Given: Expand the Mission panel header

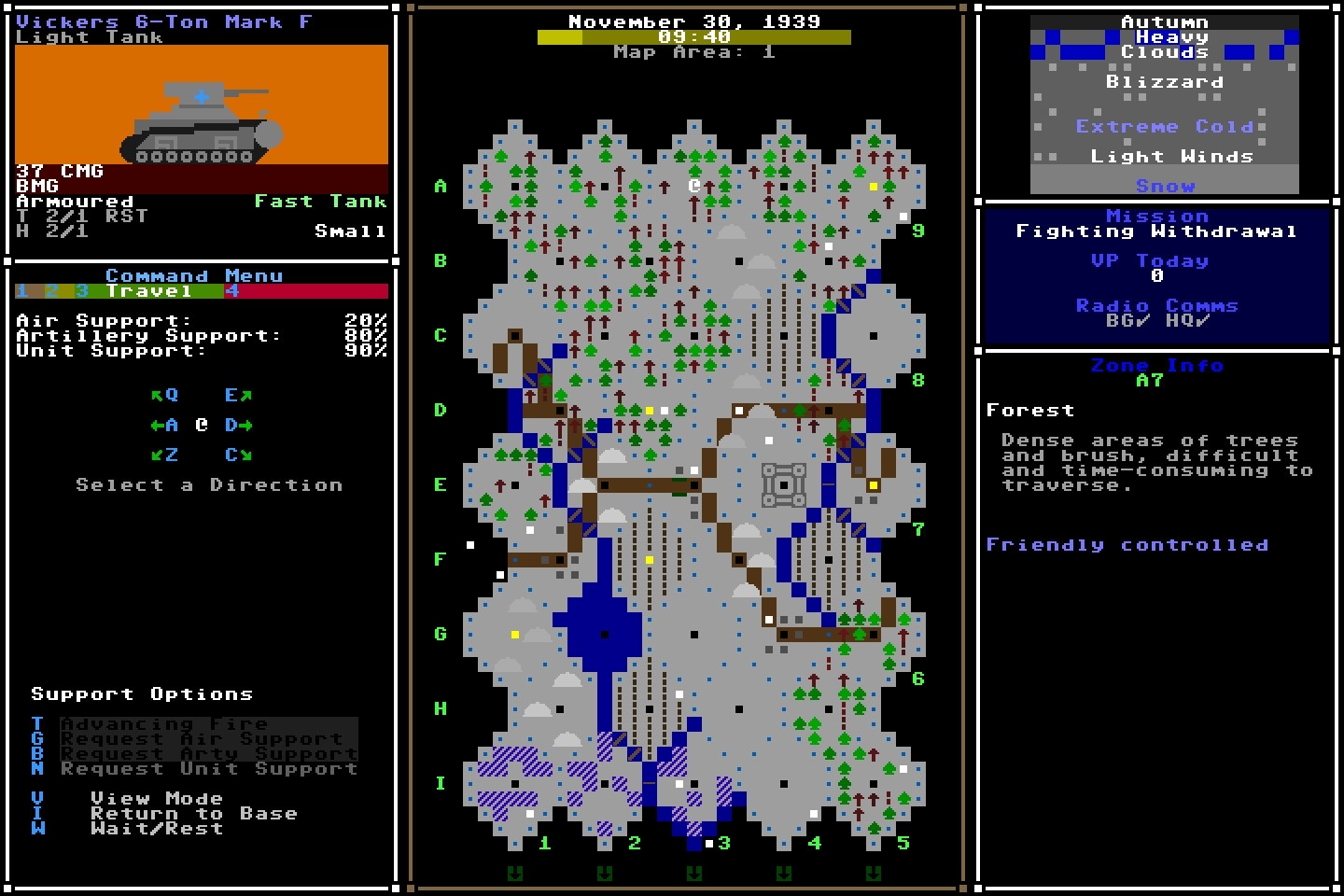Looking at the screenshot, I should click(x=1157, y=216).
